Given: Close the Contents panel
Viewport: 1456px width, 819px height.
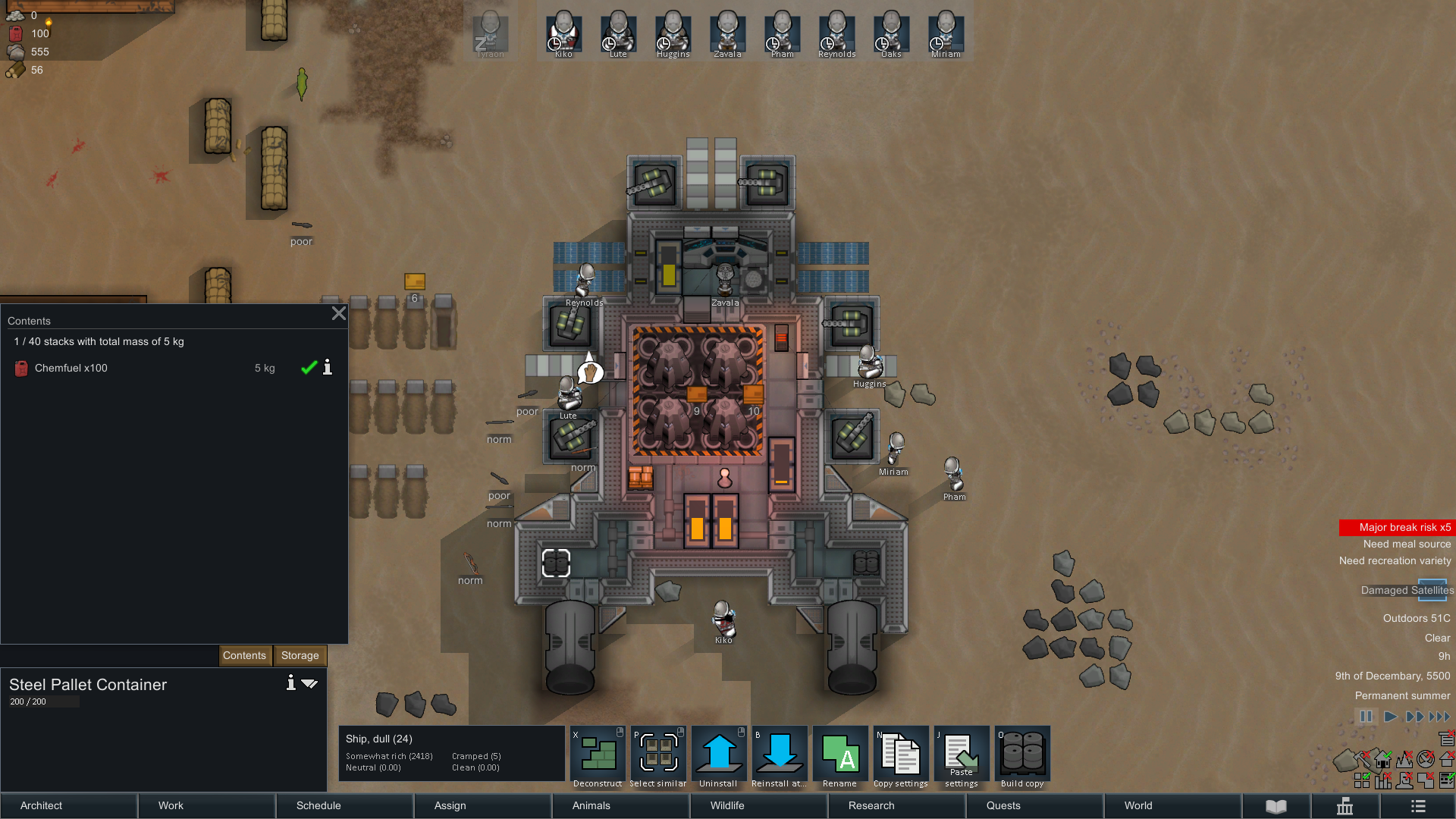Looking at the screenshot, I should (338, 314).
